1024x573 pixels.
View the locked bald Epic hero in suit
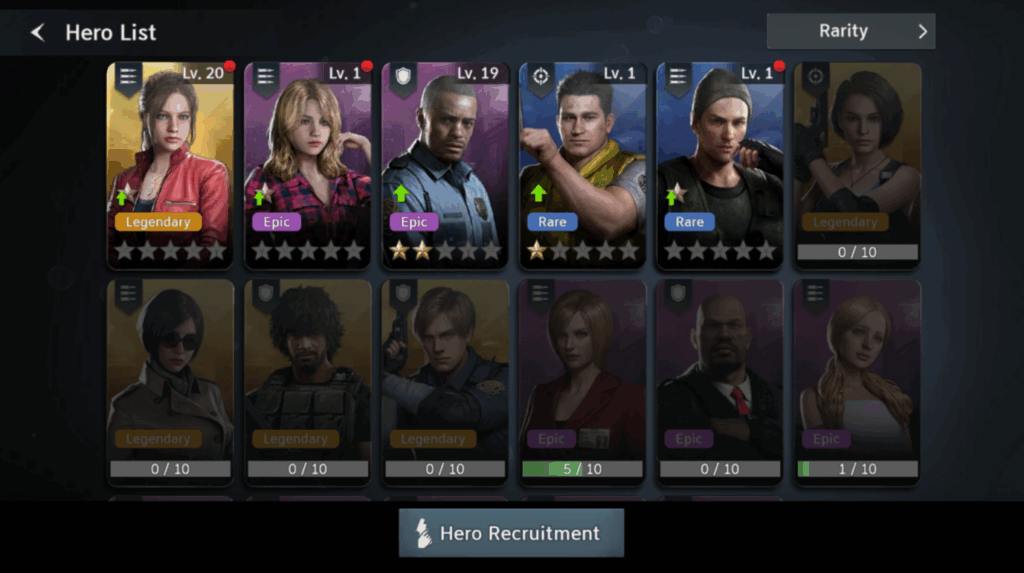click(x=719, y=381)
